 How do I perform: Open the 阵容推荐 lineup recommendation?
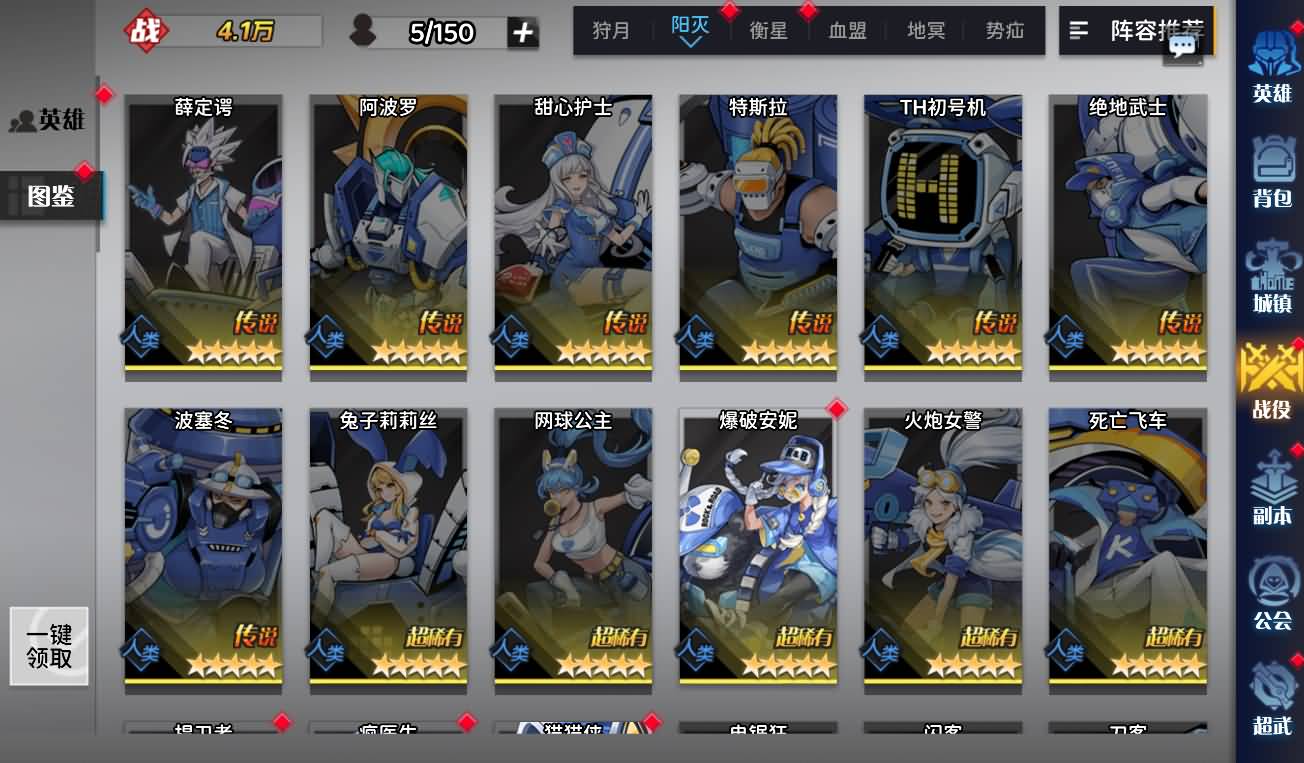tap(1140, 30)
